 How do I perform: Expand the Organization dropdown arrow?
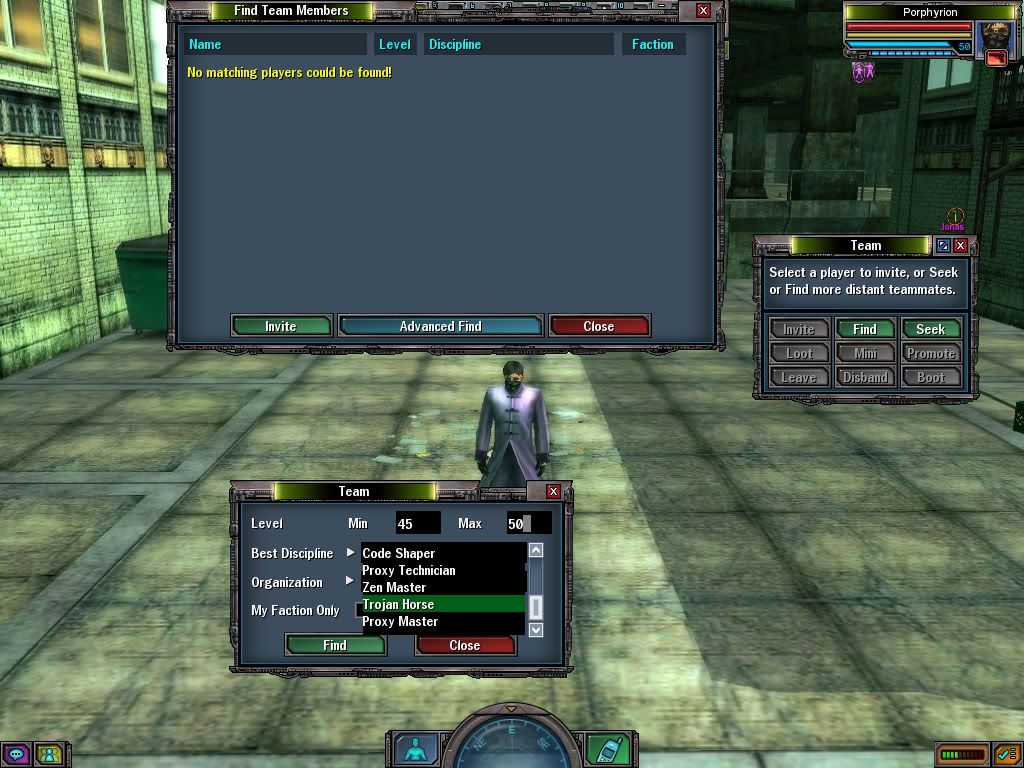(351, 581)
